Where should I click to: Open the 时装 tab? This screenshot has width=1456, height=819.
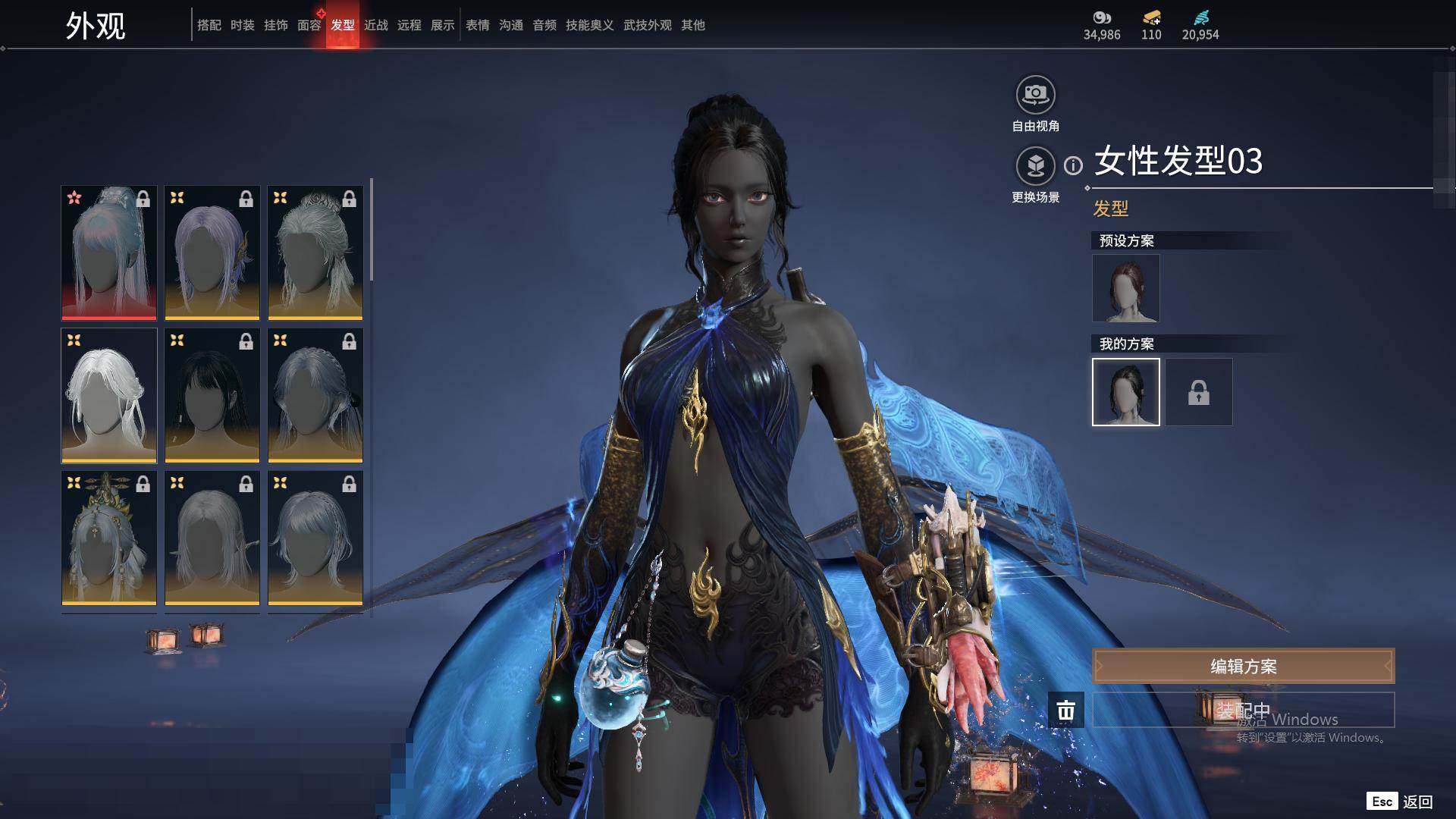(242, 25)
